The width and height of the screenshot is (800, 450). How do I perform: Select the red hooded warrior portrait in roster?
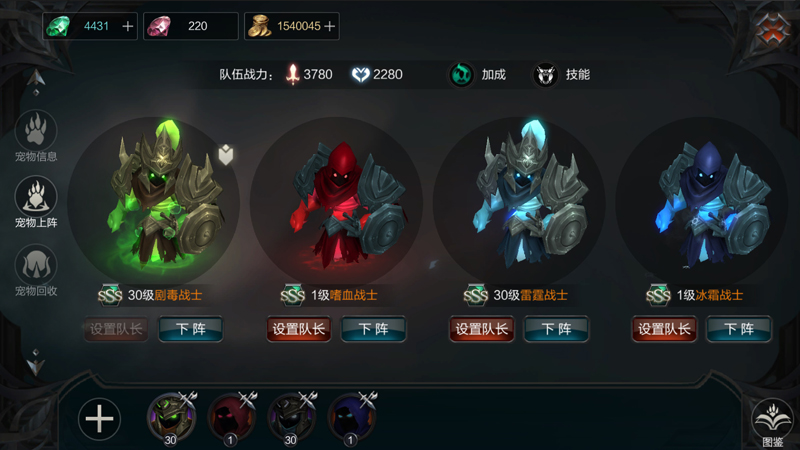231,416
